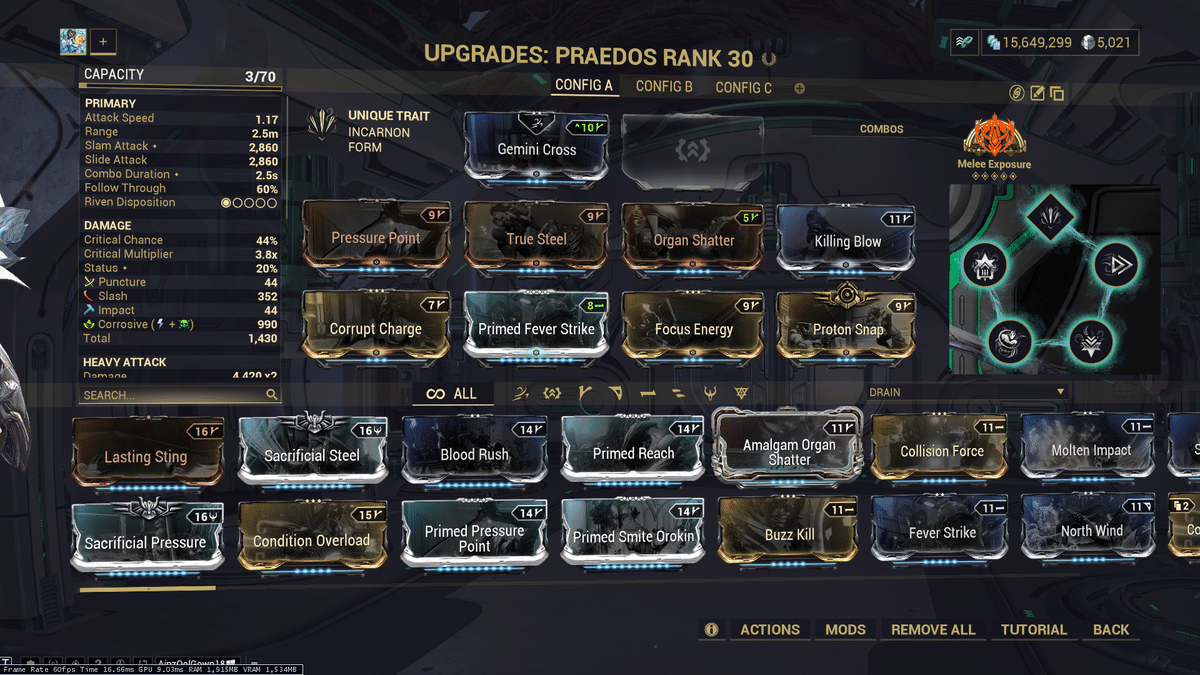
Task: Select the Condition Overload mod card
Action: (x=311, y=540)
